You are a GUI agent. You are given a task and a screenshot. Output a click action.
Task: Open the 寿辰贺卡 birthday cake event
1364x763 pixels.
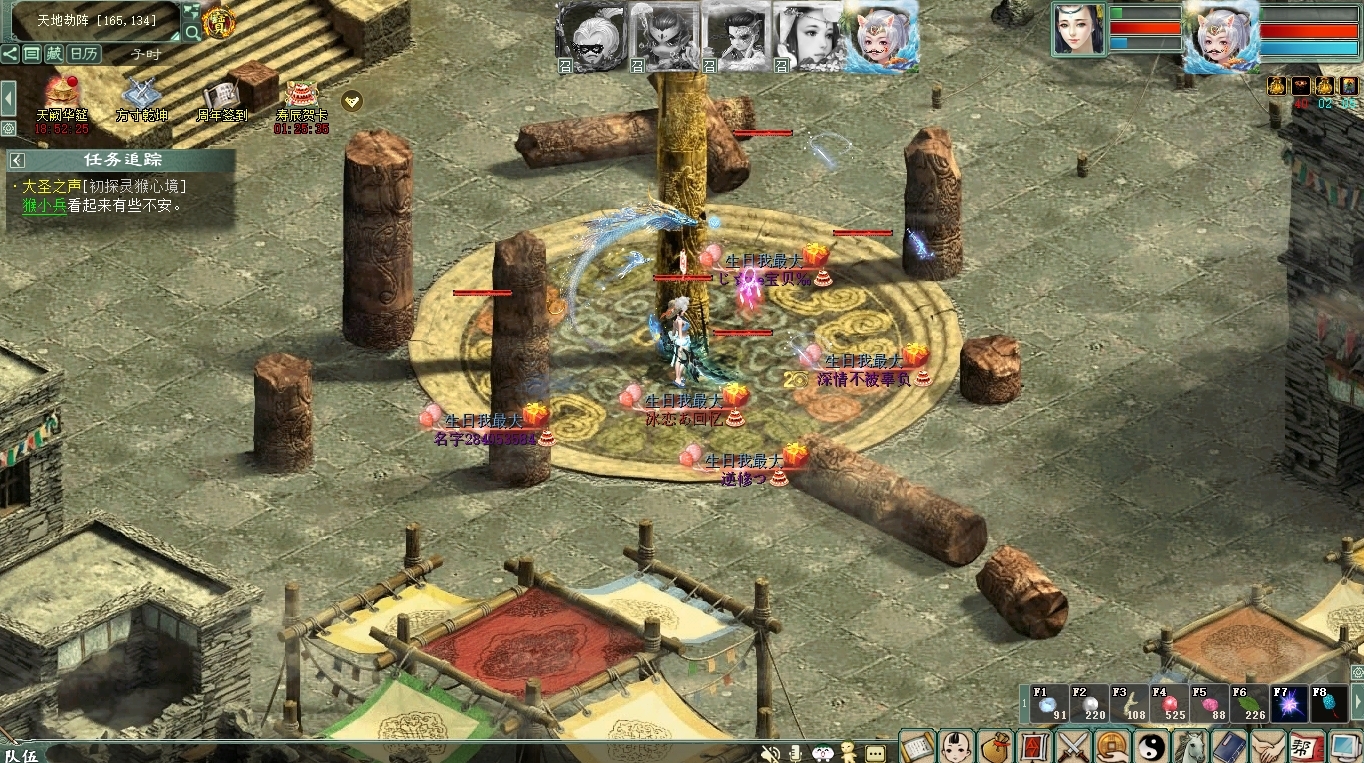(300, 95)
